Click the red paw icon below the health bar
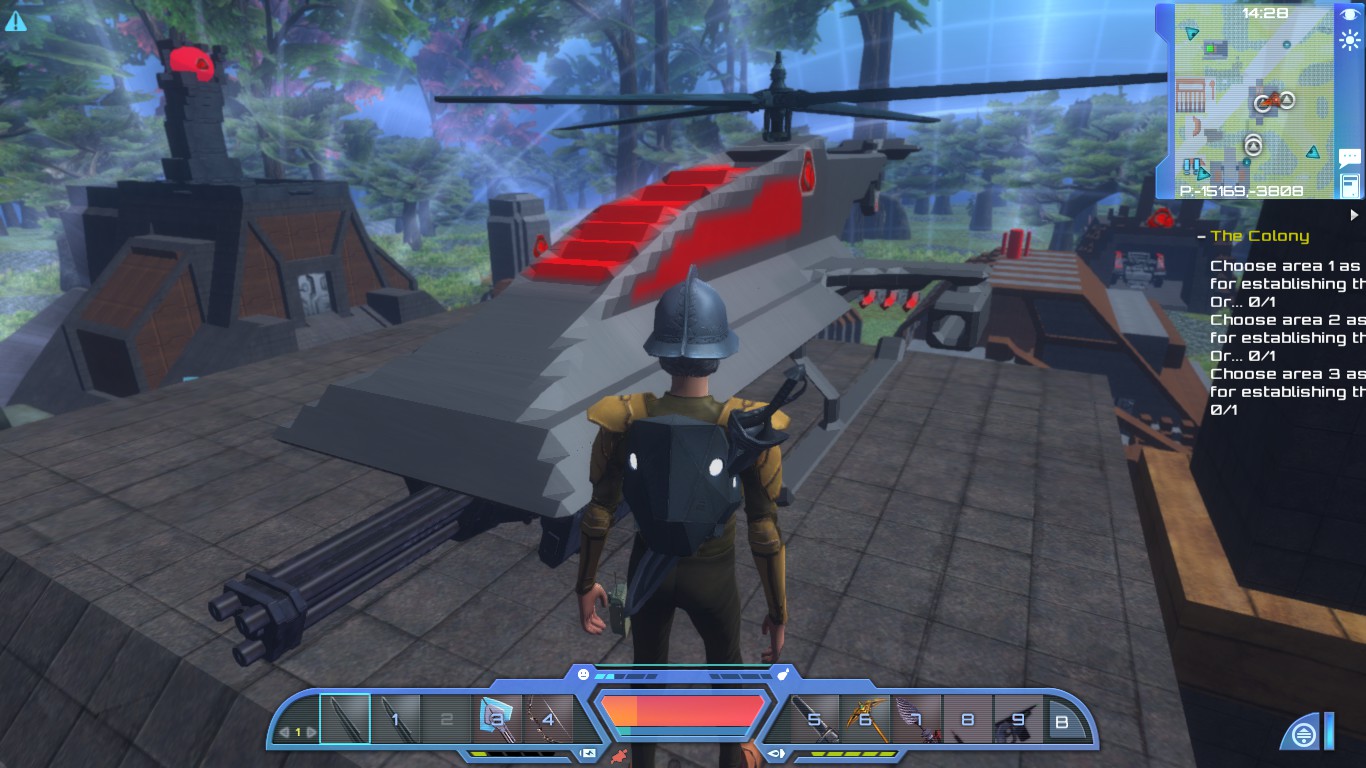 click(x=620, y=755)
